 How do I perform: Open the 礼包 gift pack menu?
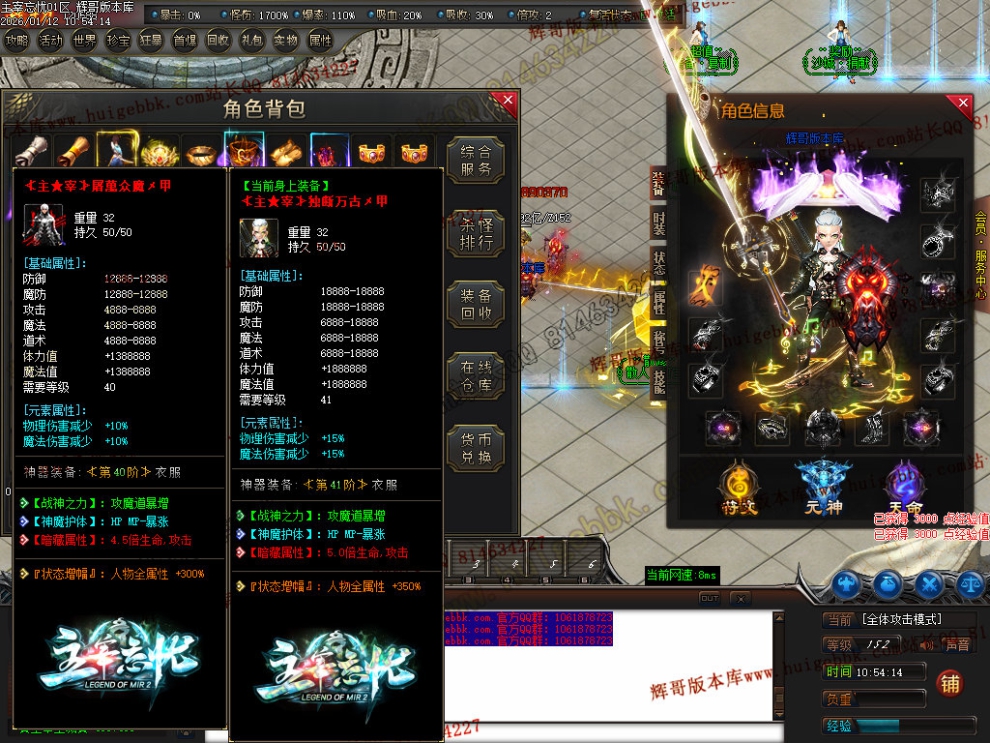click(252, 41)
